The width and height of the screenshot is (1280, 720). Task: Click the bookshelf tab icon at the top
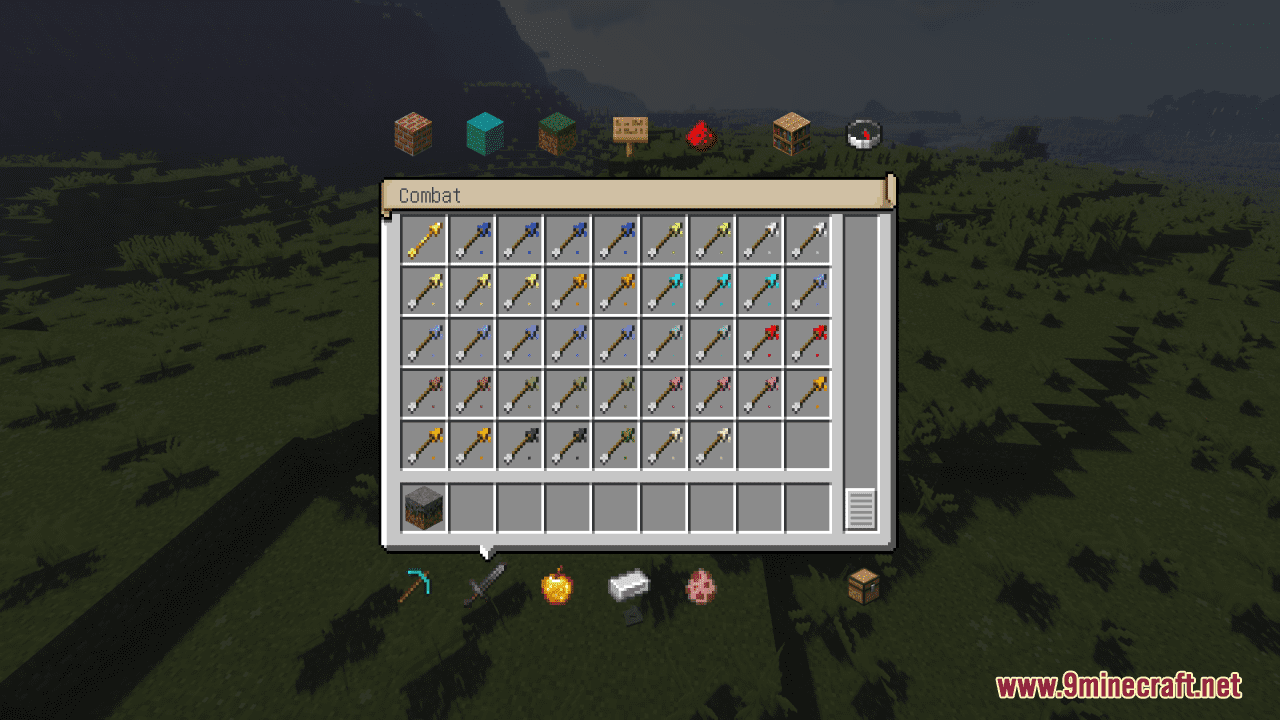click(790, 132)
